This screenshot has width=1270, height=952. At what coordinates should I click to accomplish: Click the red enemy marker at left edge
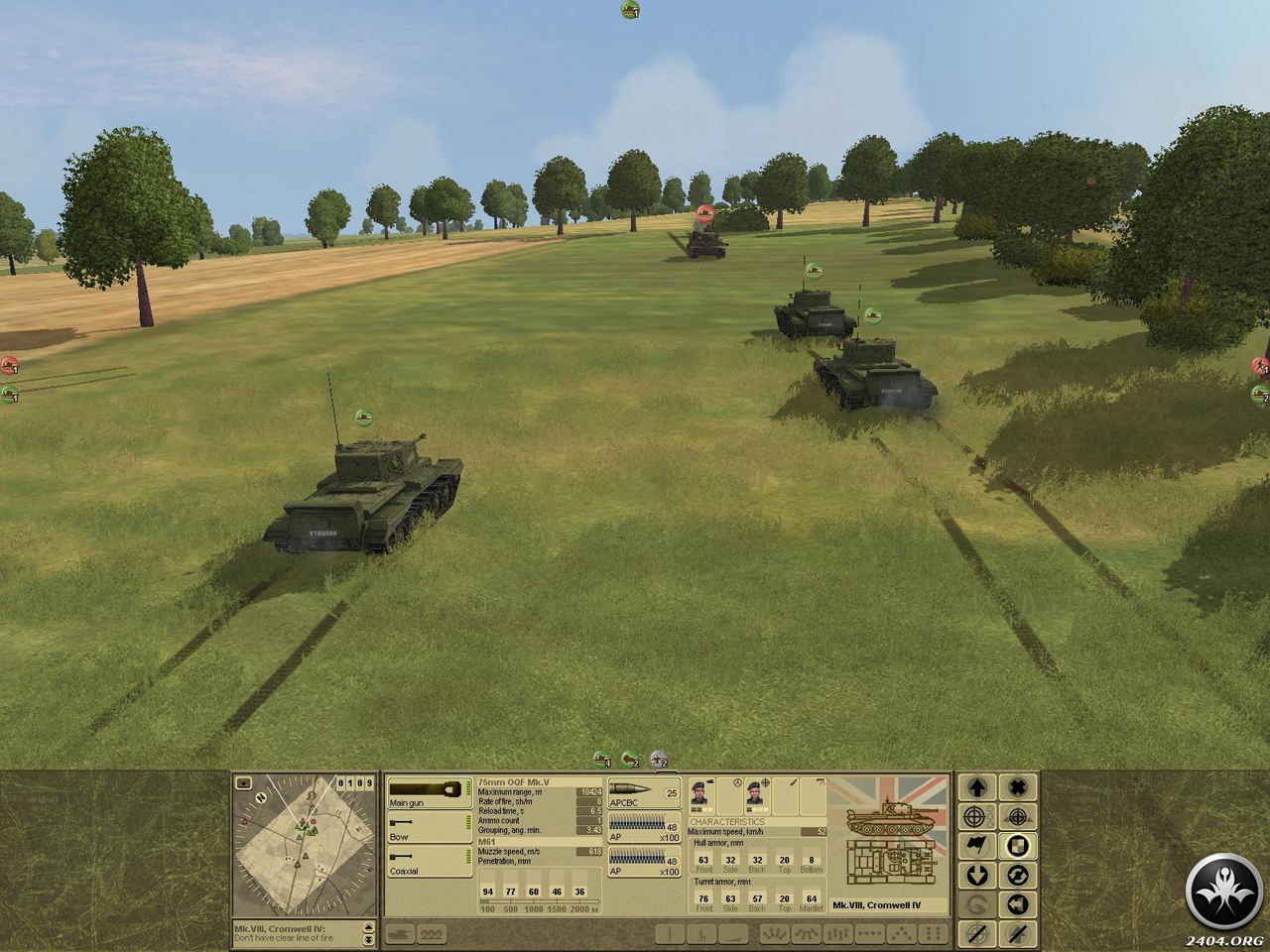(9, 366)
